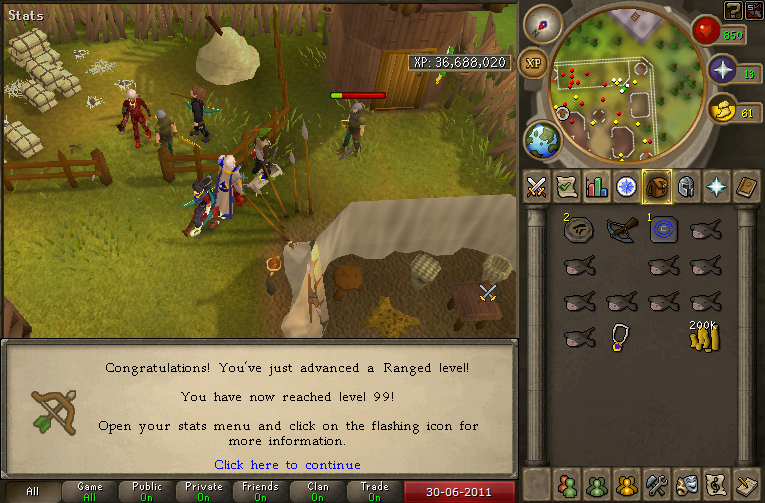Image resolution: width=765 pixels, height=503 pixels.
Task: Select the crossbow in the inventory
Action: pos(621,230)
